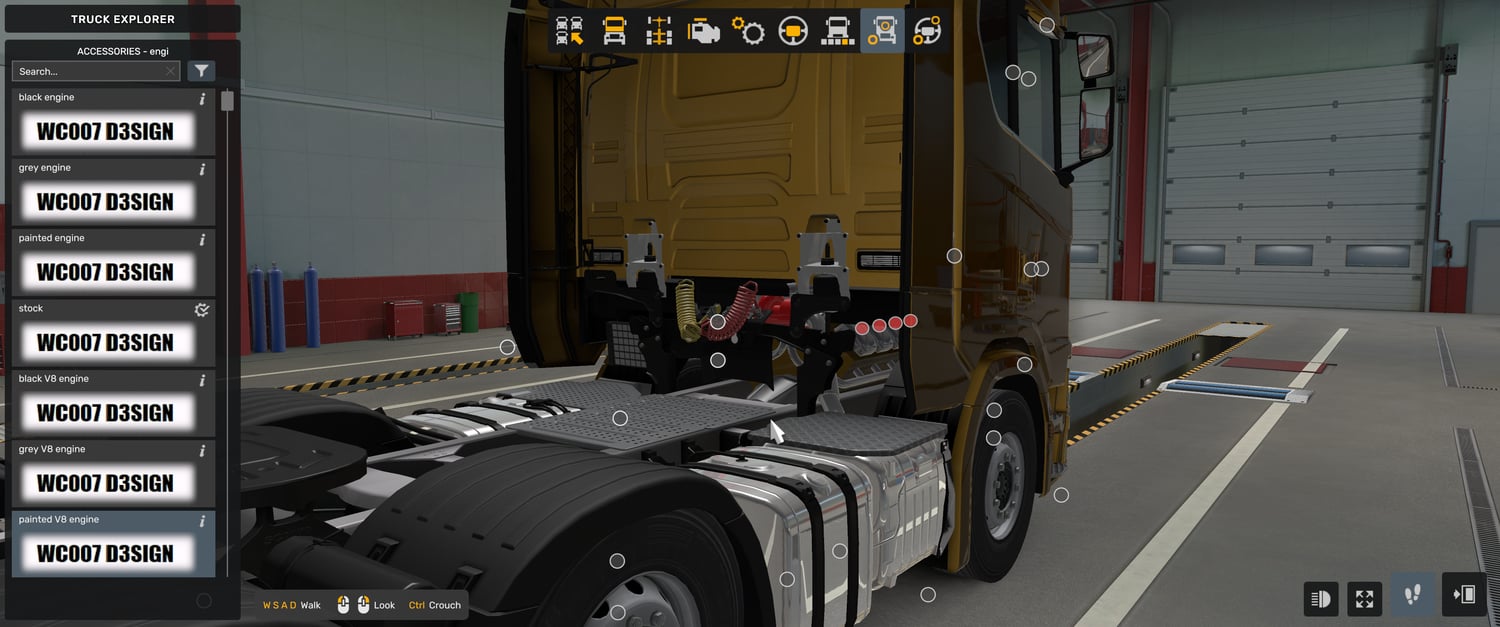Clear the search text with the X

coord(171,71)
